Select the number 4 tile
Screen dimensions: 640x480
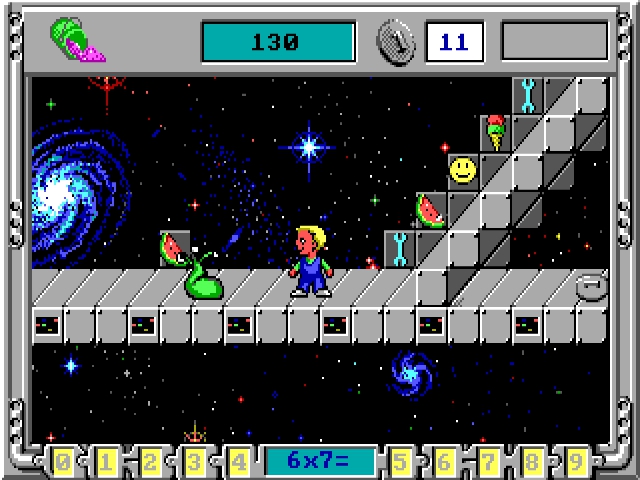[x=239, y=462]
